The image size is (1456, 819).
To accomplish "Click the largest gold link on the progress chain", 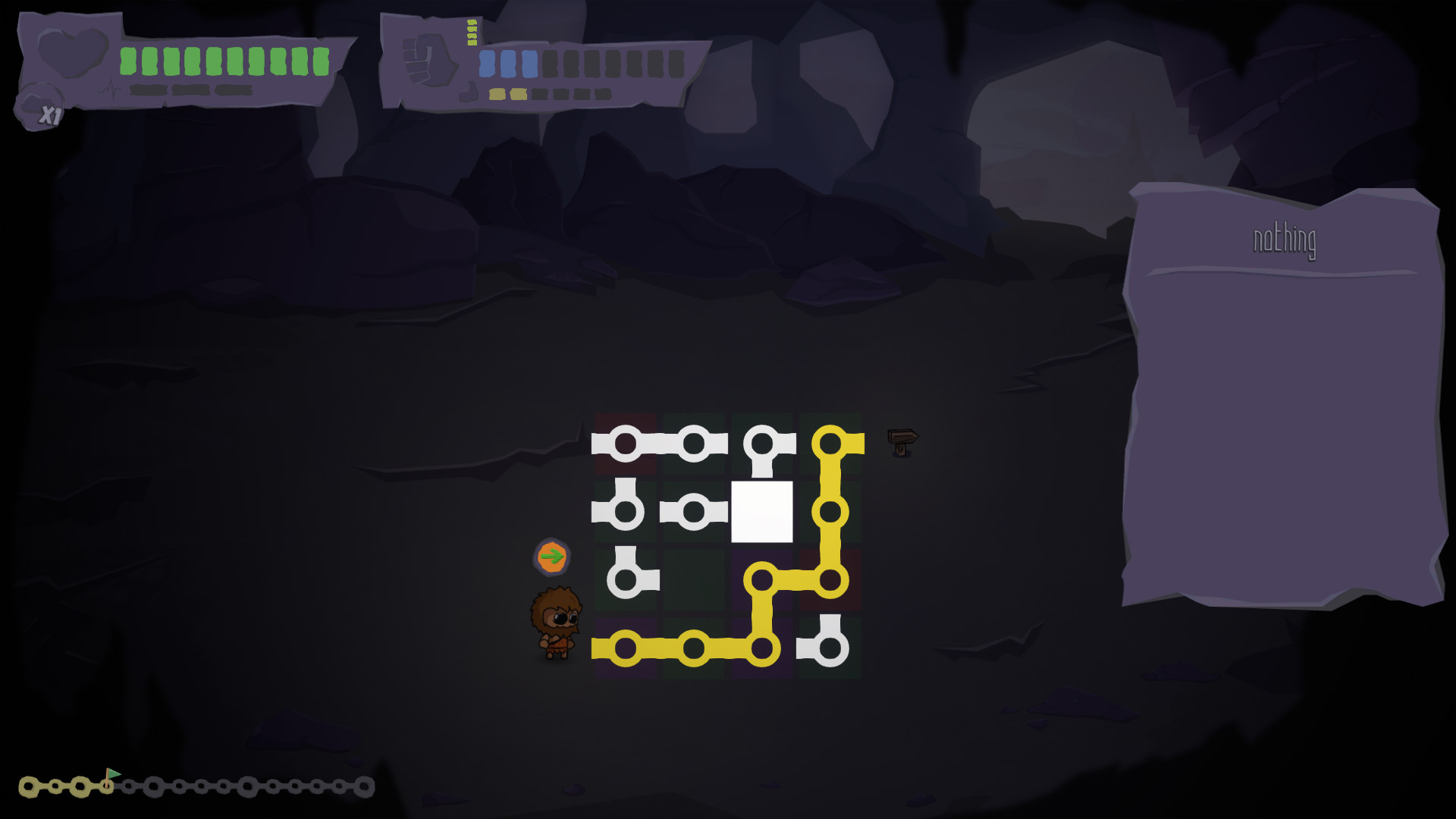I will 30,786.
